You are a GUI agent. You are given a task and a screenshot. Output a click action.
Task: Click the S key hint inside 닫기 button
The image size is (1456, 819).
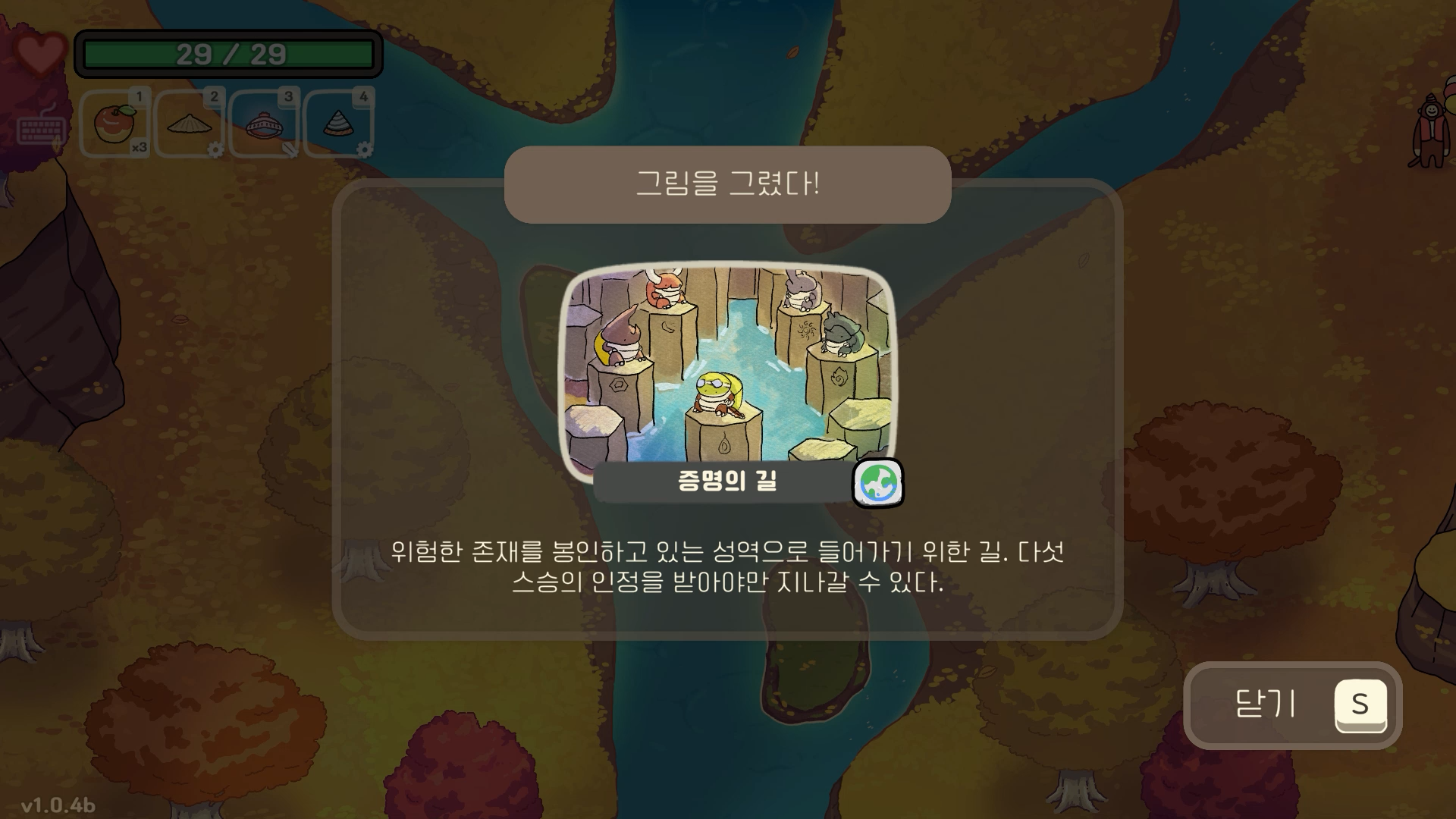point(1360,705)
